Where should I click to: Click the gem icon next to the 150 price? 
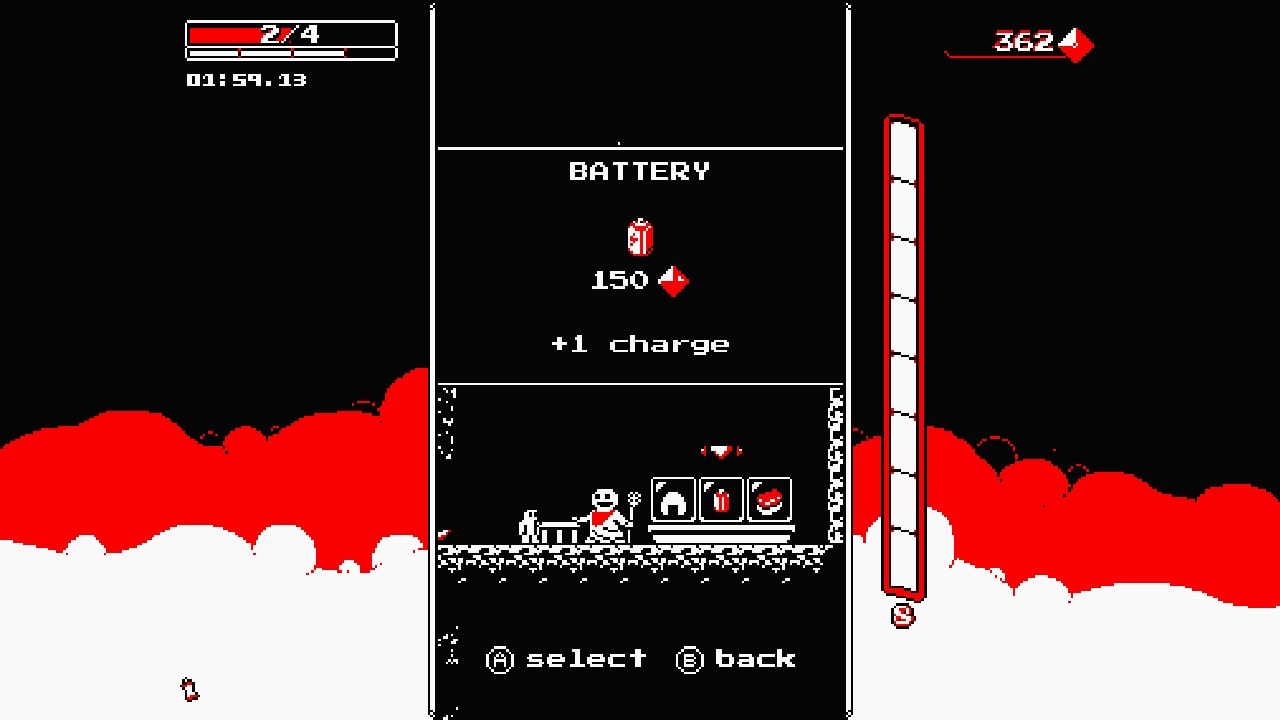(675, 280)
